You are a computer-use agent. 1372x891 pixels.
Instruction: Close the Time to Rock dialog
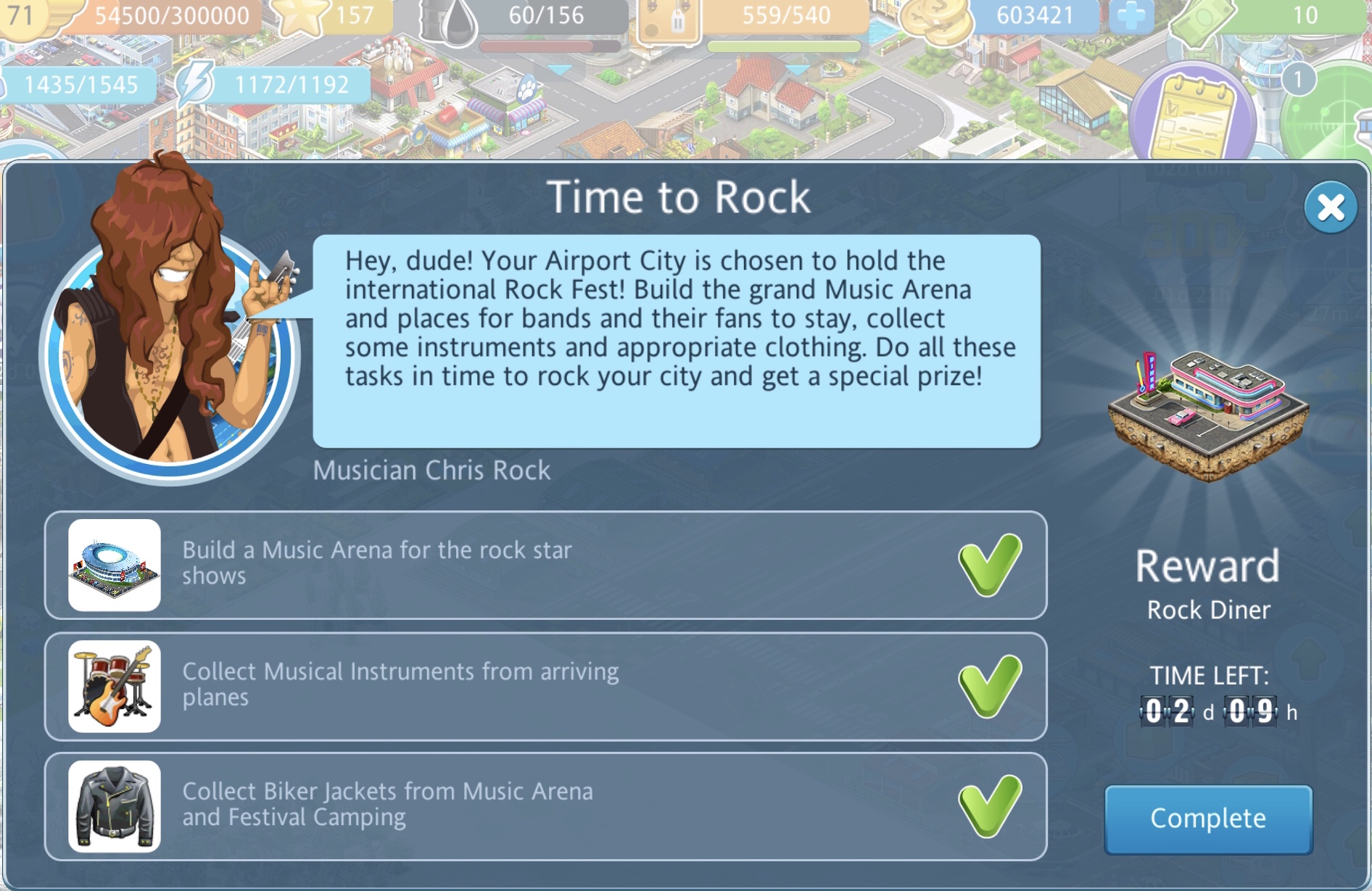coord(1330,208)
